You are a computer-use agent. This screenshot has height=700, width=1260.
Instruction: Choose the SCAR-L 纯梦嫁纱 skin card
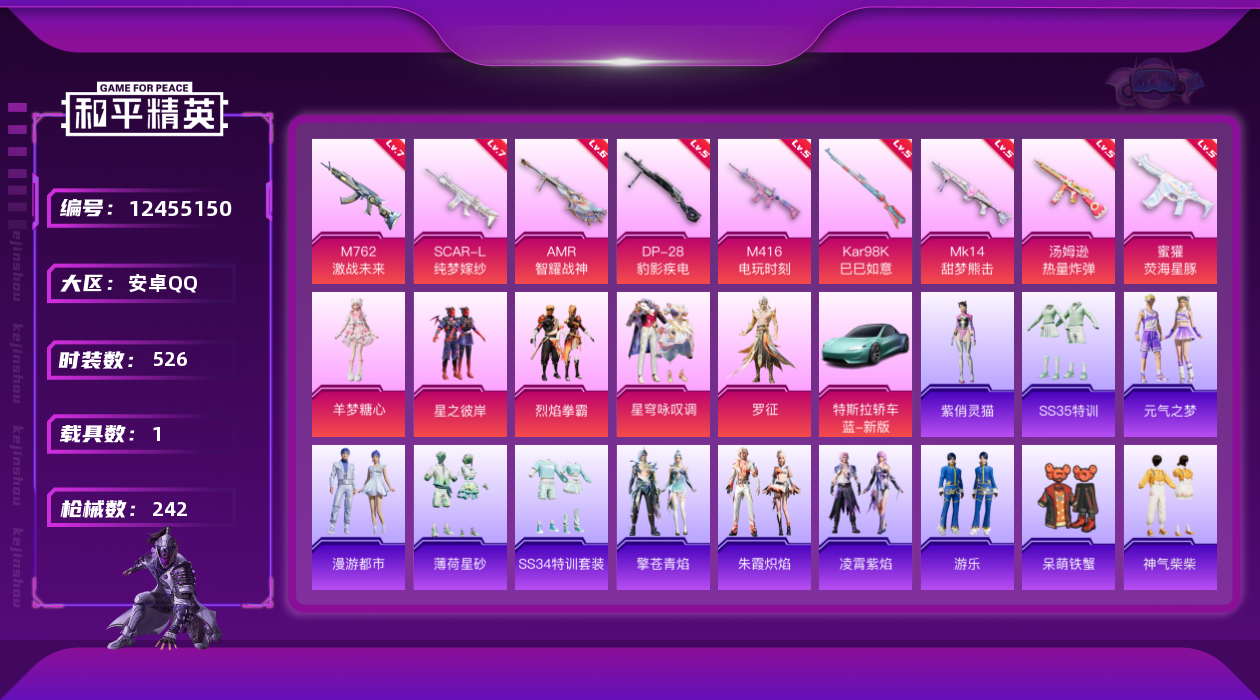pos(460,211)
